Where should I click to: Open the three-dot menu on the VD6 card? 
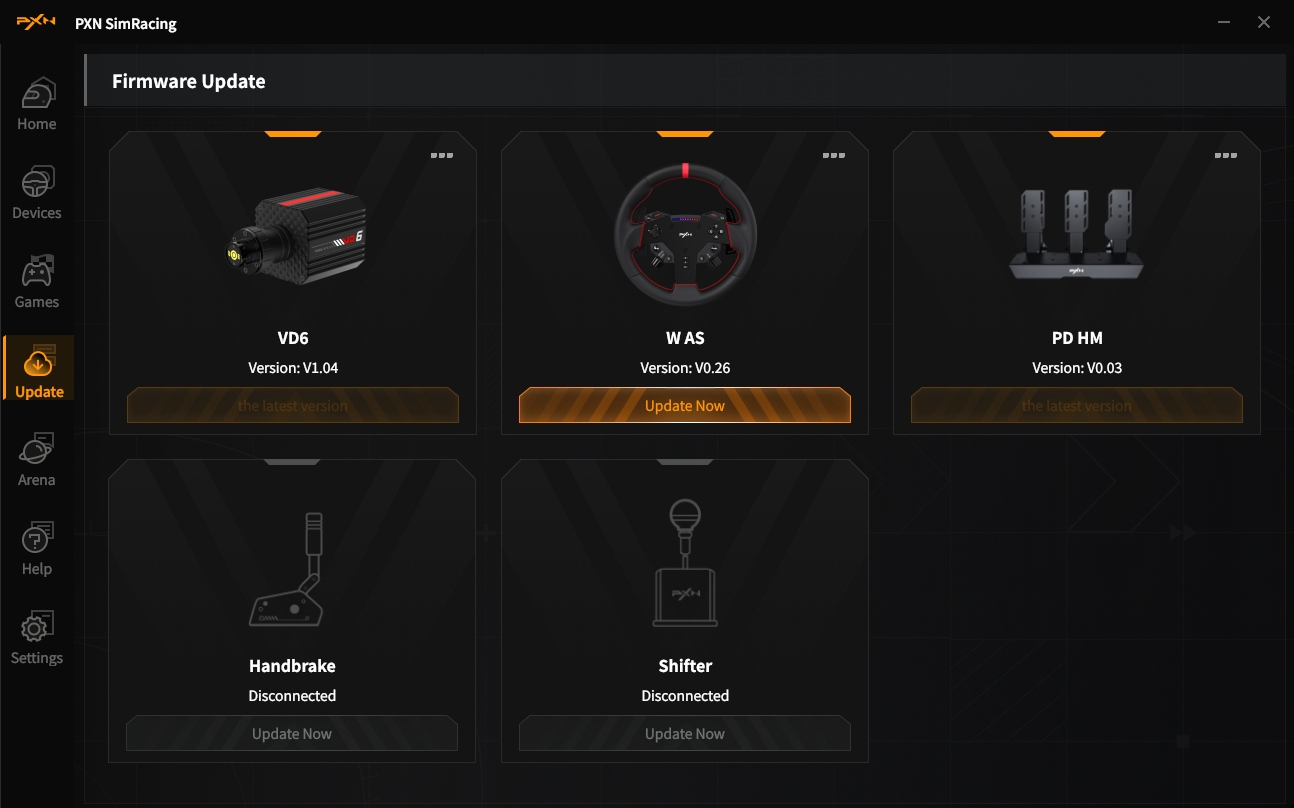tap(442, 156)
